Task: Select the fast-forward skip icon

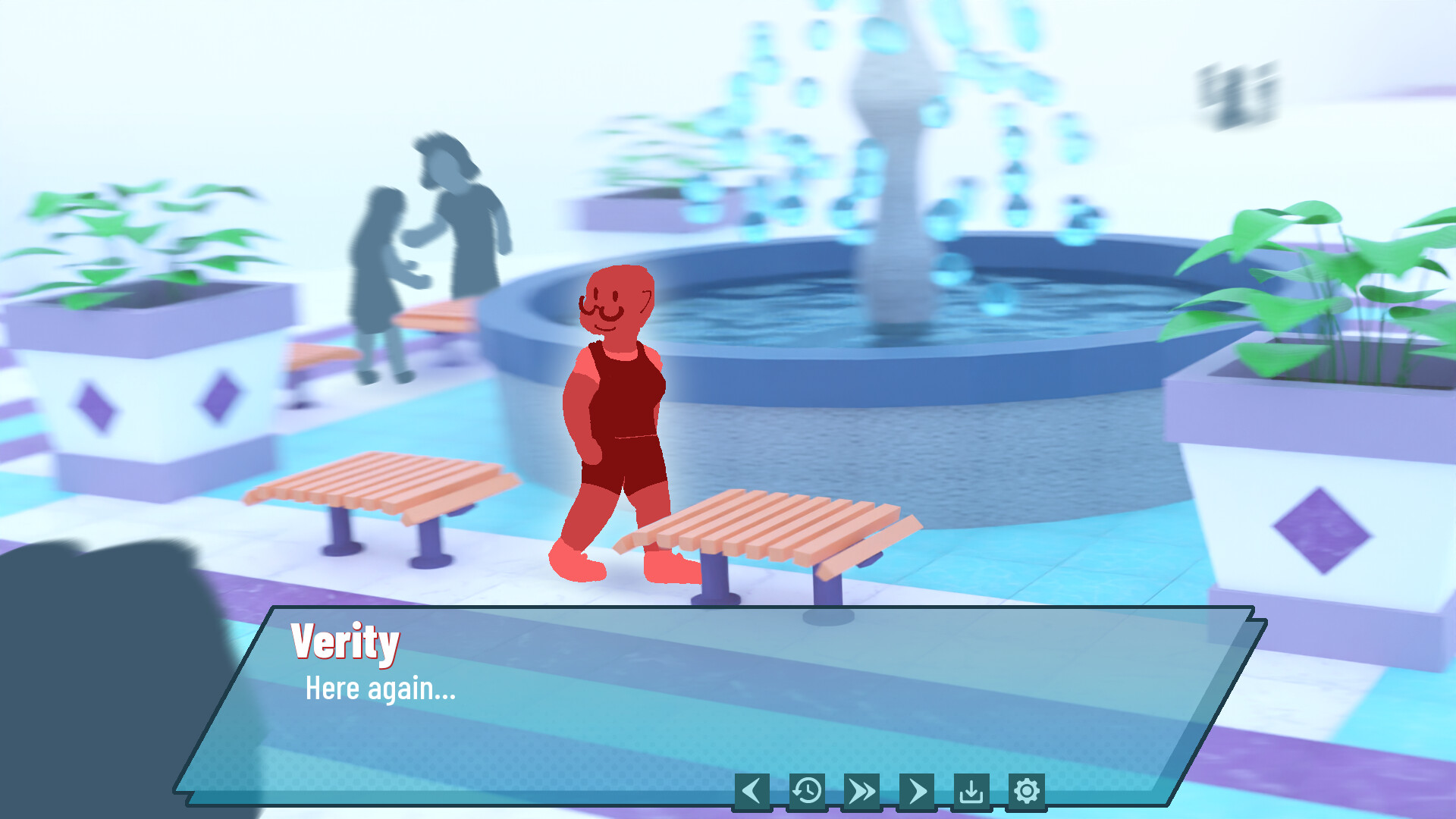Action: tap(861, 789)
